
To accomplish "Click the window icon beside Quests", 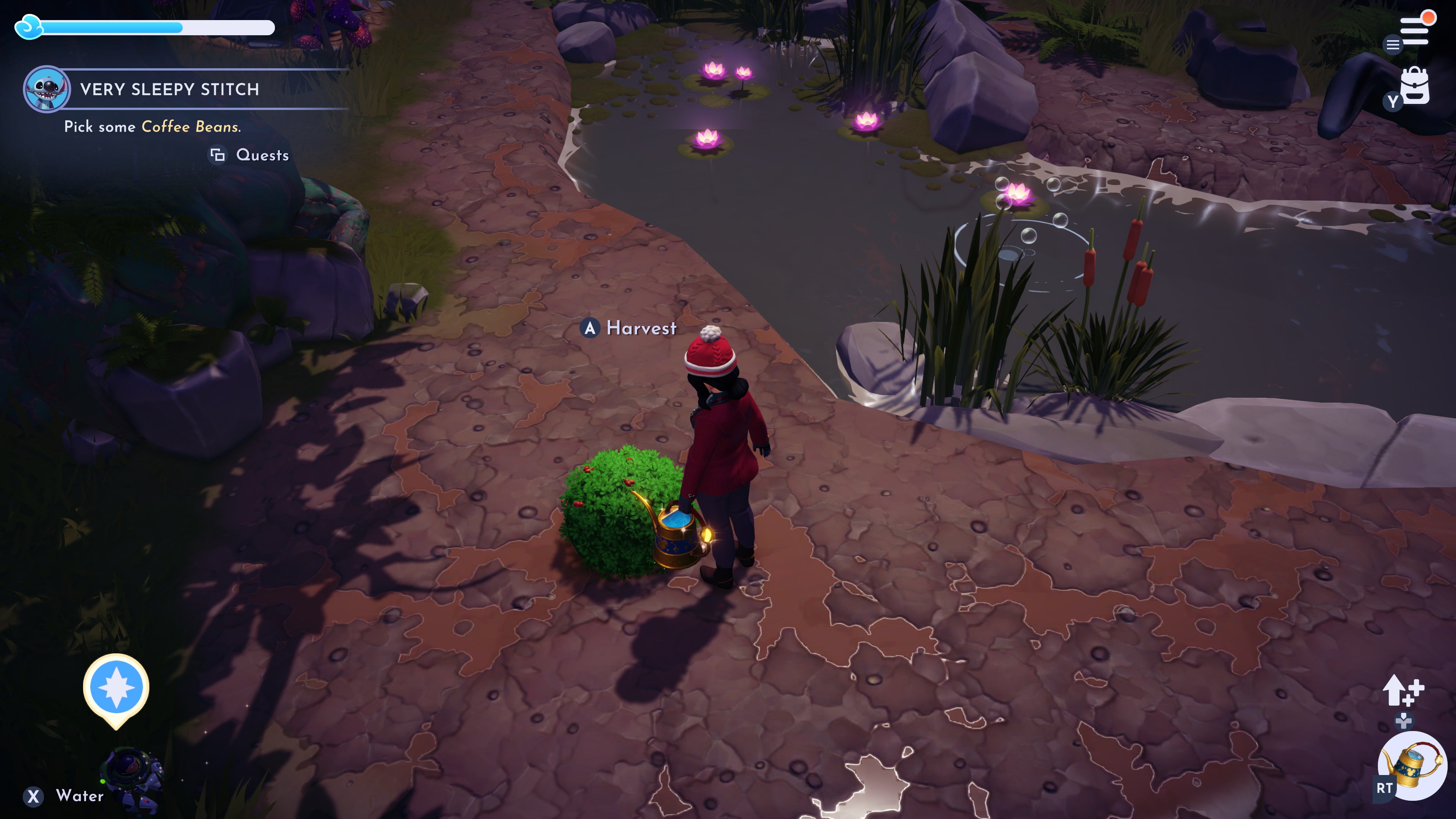I will click(219, 154).
